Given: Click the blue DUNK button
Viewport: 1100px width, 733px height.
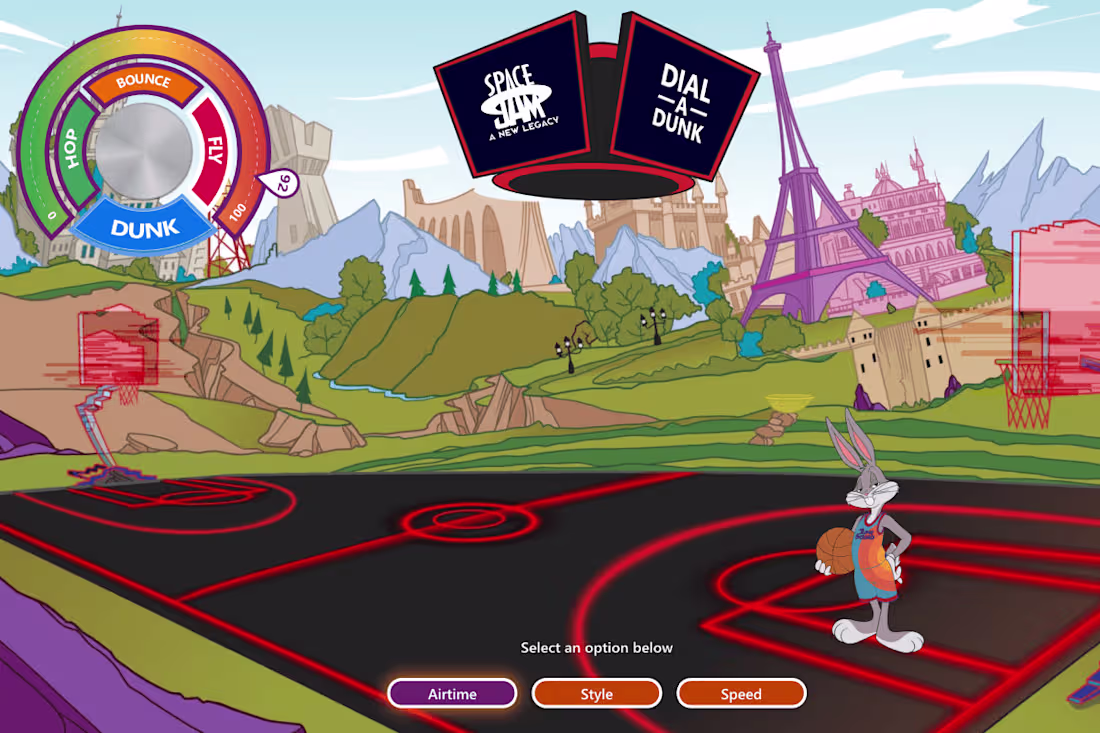Looking at the screenshot, I should pyautogui.click(x=145, y=228).
